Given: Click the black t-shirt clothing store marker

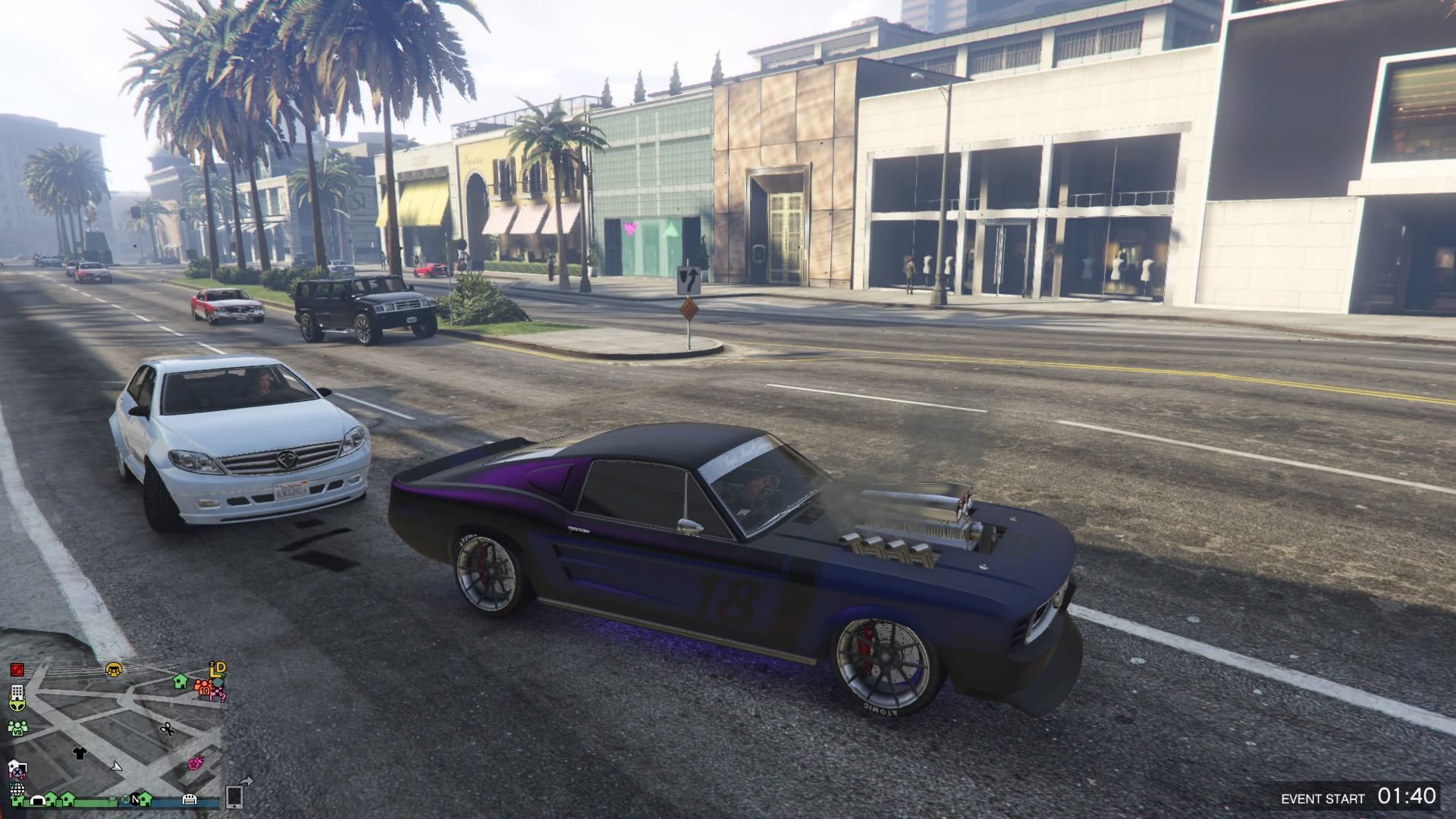Looking at the screenshot, I should 79,752.
